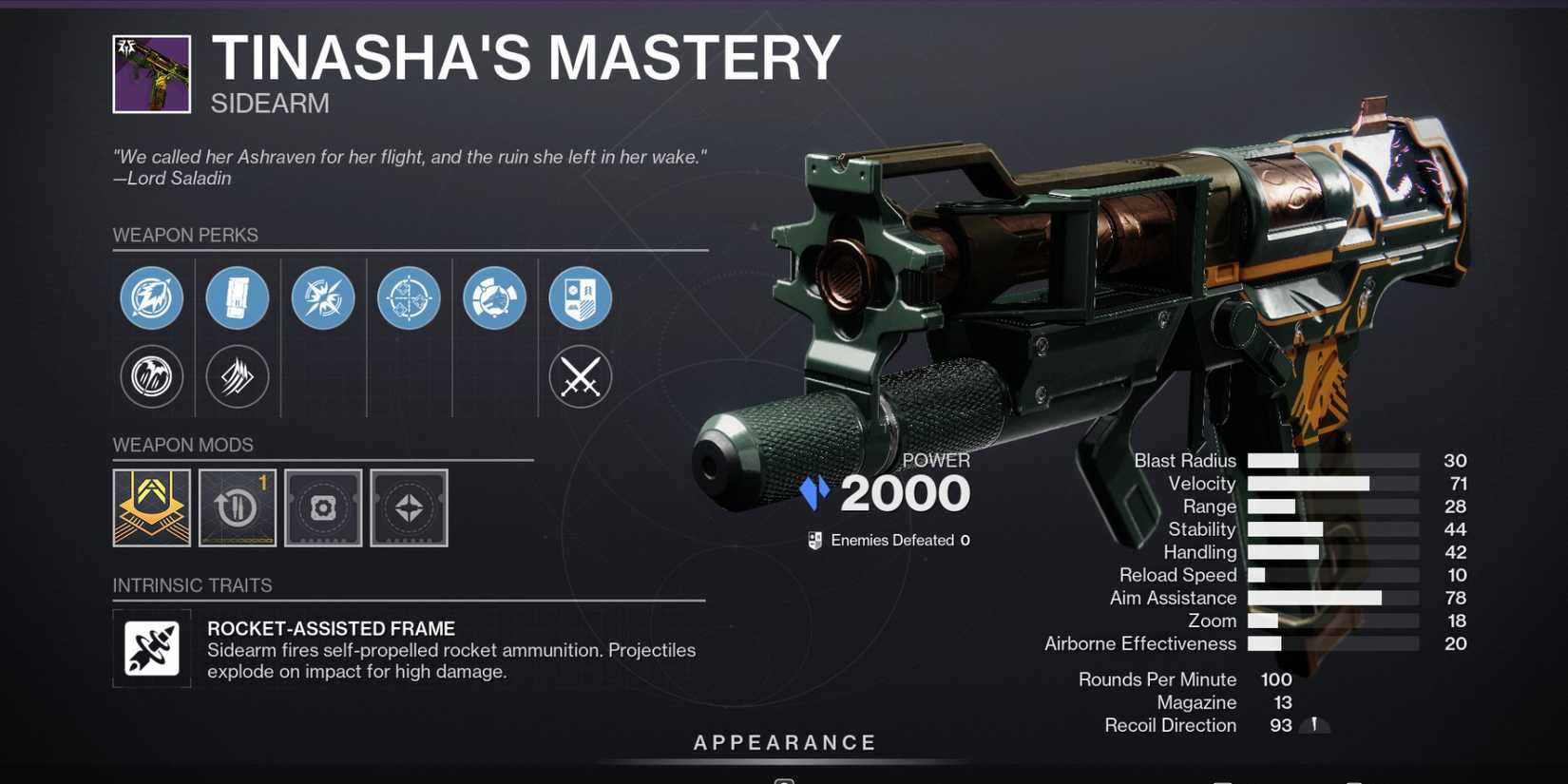Select the lightning bird perk in the first column

[151, 297]
